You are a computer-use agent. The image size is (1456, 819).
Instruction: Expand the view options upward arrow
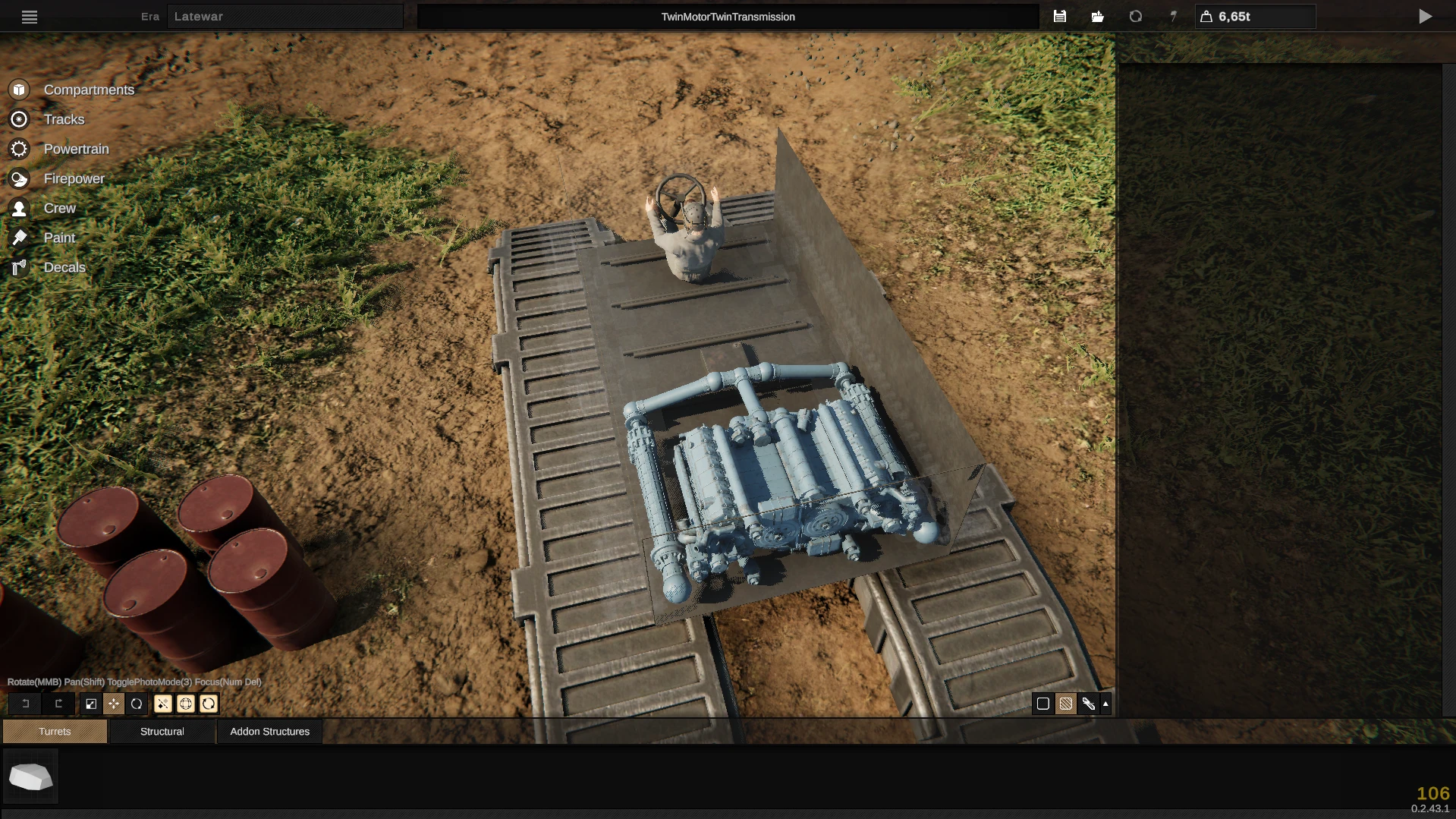1106,704
